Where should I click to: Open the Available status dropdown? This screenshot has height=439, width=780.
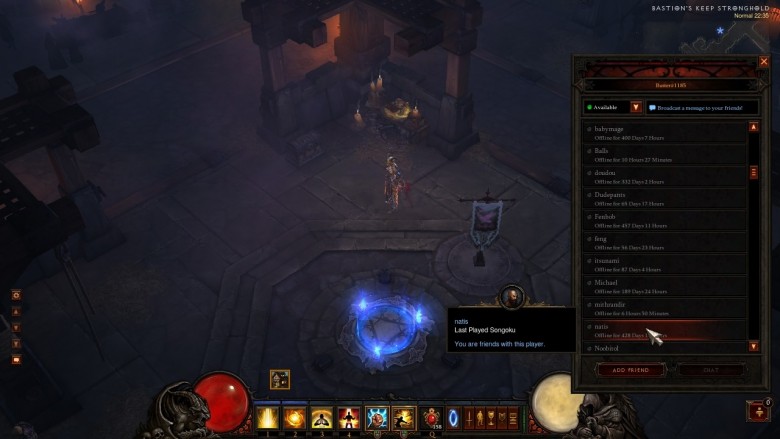click(635, 107)
